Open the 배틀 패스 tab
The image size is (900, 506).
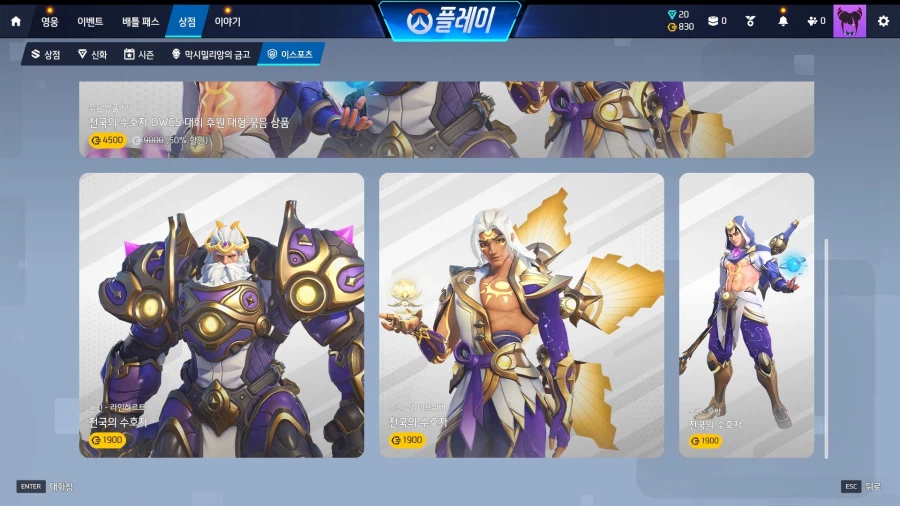140,21
